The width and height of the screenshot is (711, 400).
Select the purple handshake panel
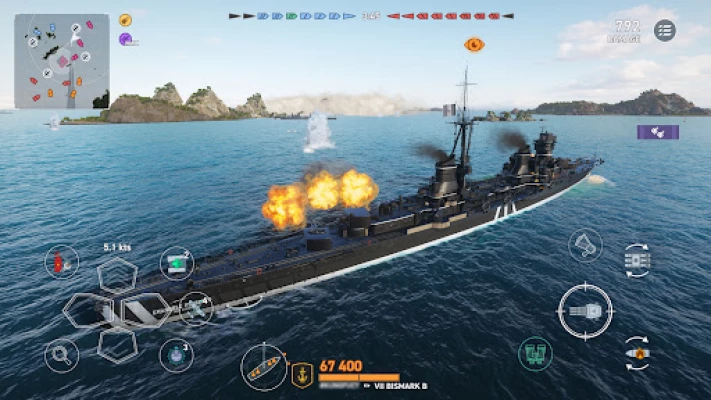coord(657,132)
